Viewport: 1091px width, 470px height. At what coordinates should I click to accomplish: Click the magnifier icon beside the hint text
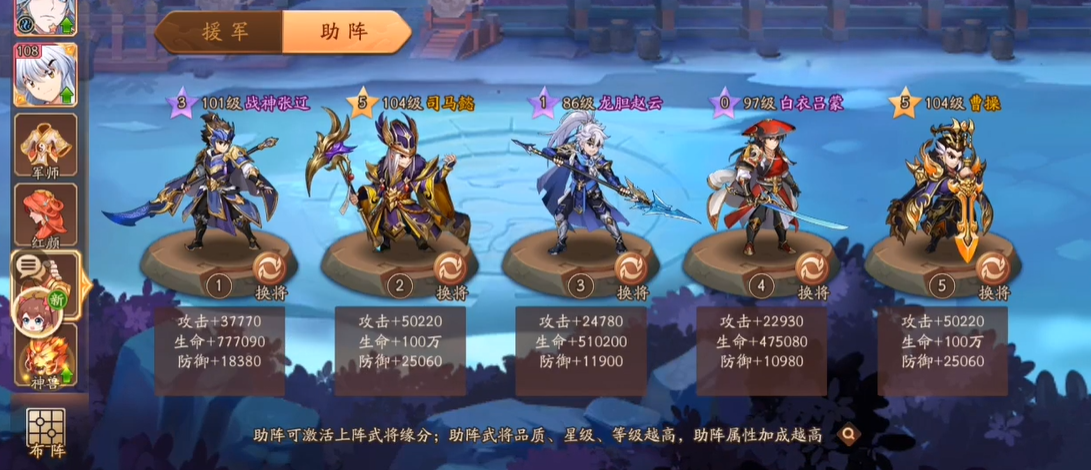pyautogui.click(x=850, y=434)
